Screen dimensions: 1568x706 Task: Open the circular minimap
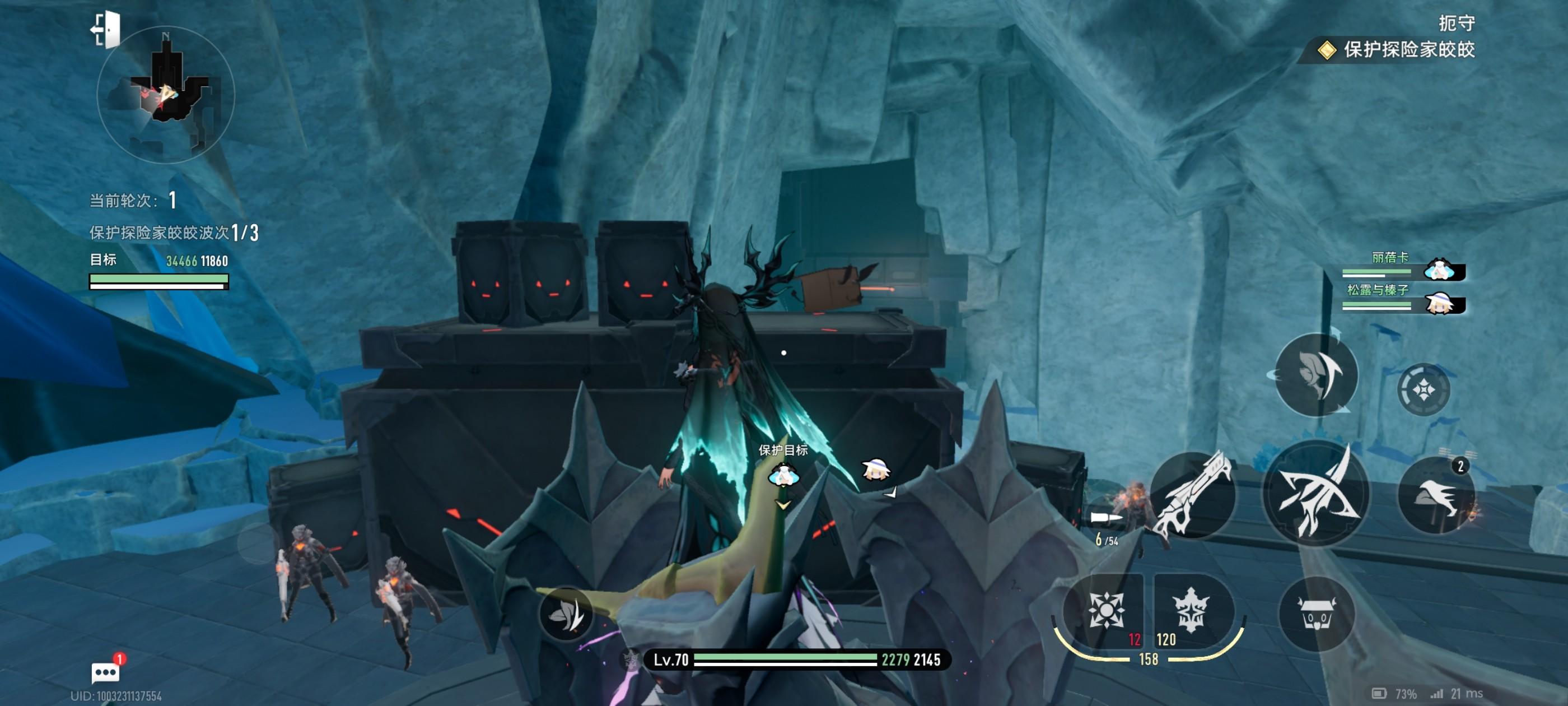coord(166,95)
